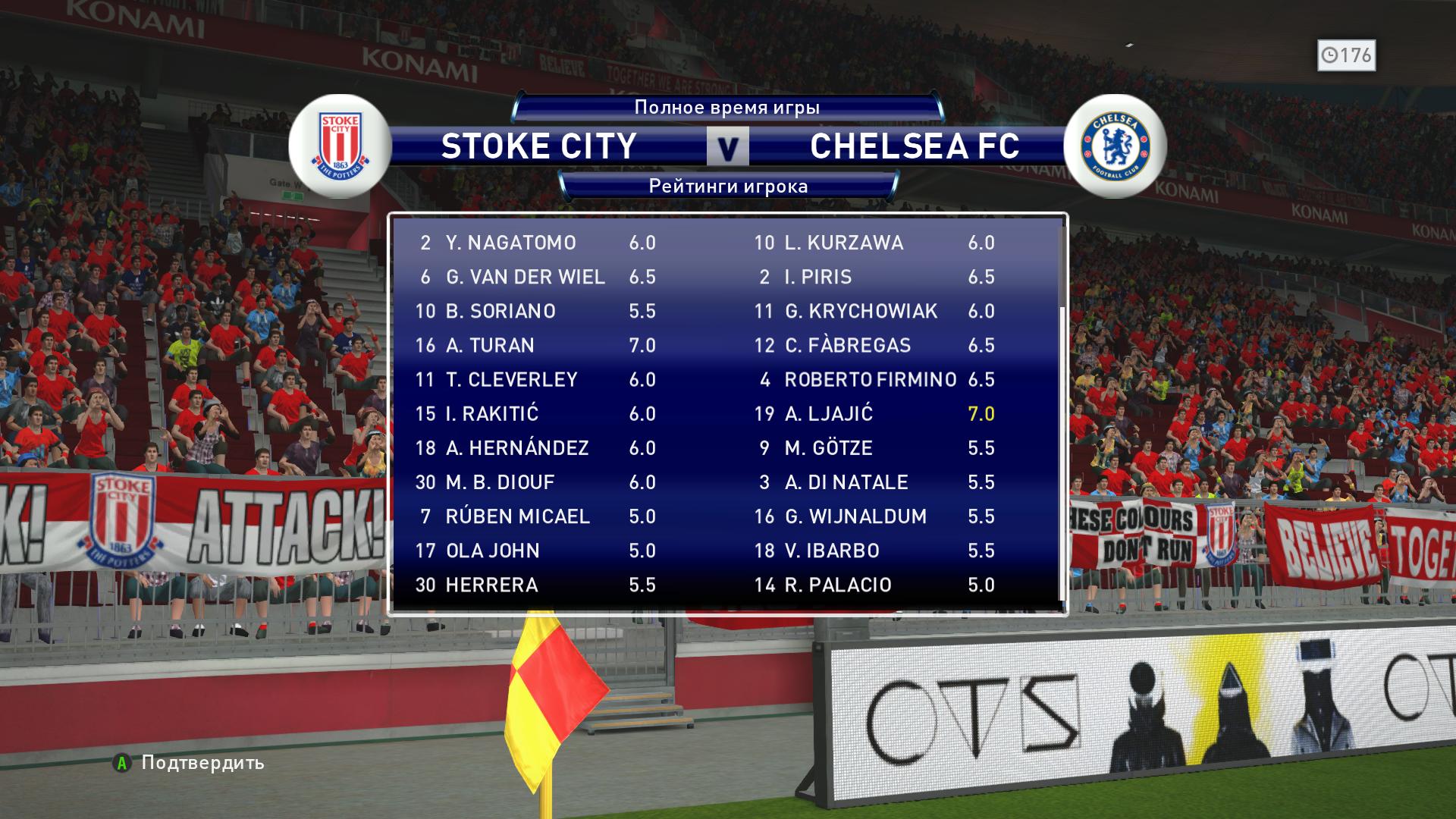This screenshot has height=819, width=1456.
Task: Select M. Götze's row
Action: click(x=874, y=447)
